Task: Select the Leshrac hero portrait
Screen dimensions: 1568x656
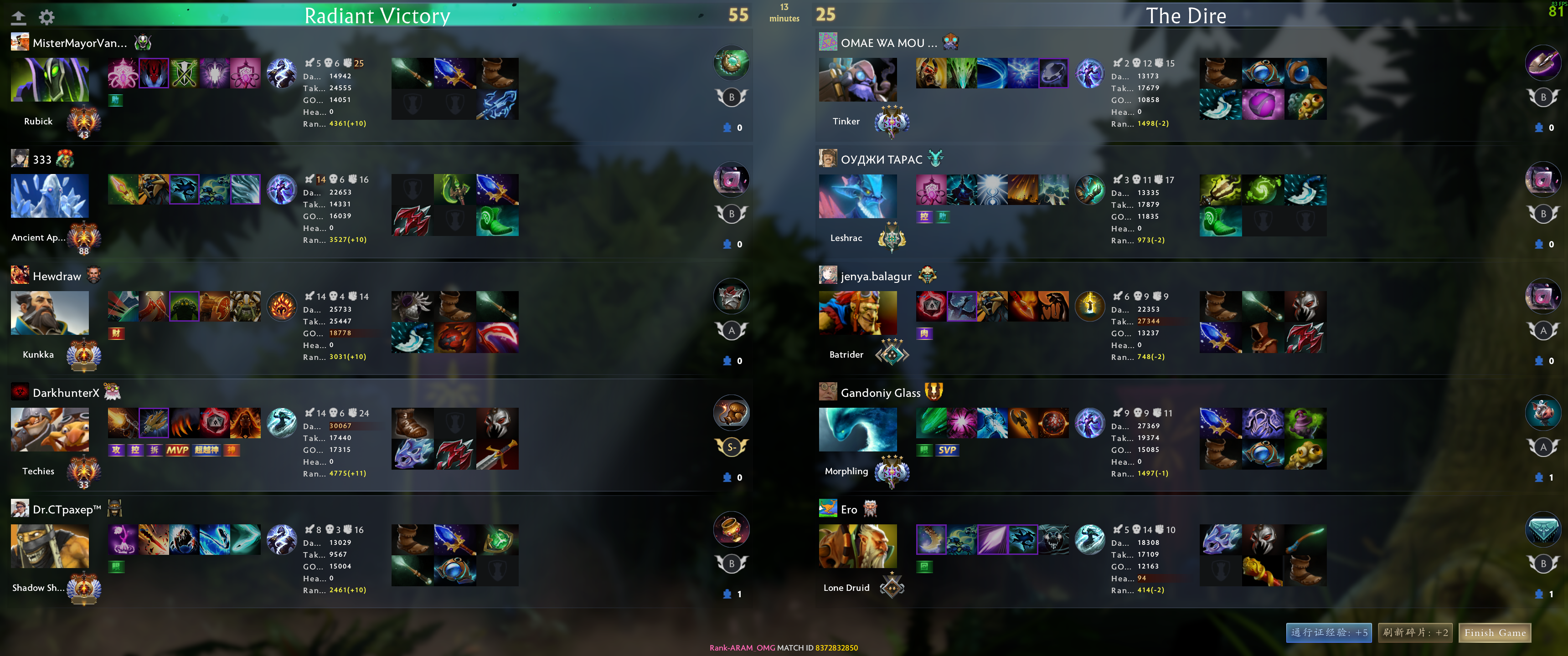Action: 858,196
